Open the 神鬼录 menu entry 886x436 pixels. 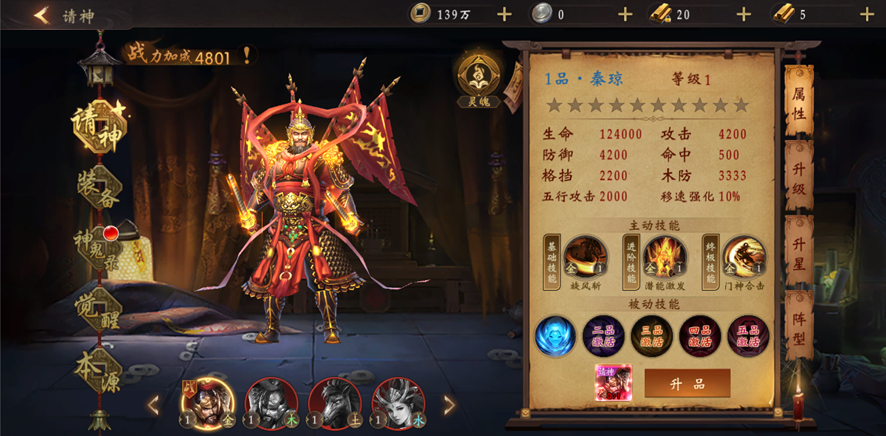coord(98,243)
